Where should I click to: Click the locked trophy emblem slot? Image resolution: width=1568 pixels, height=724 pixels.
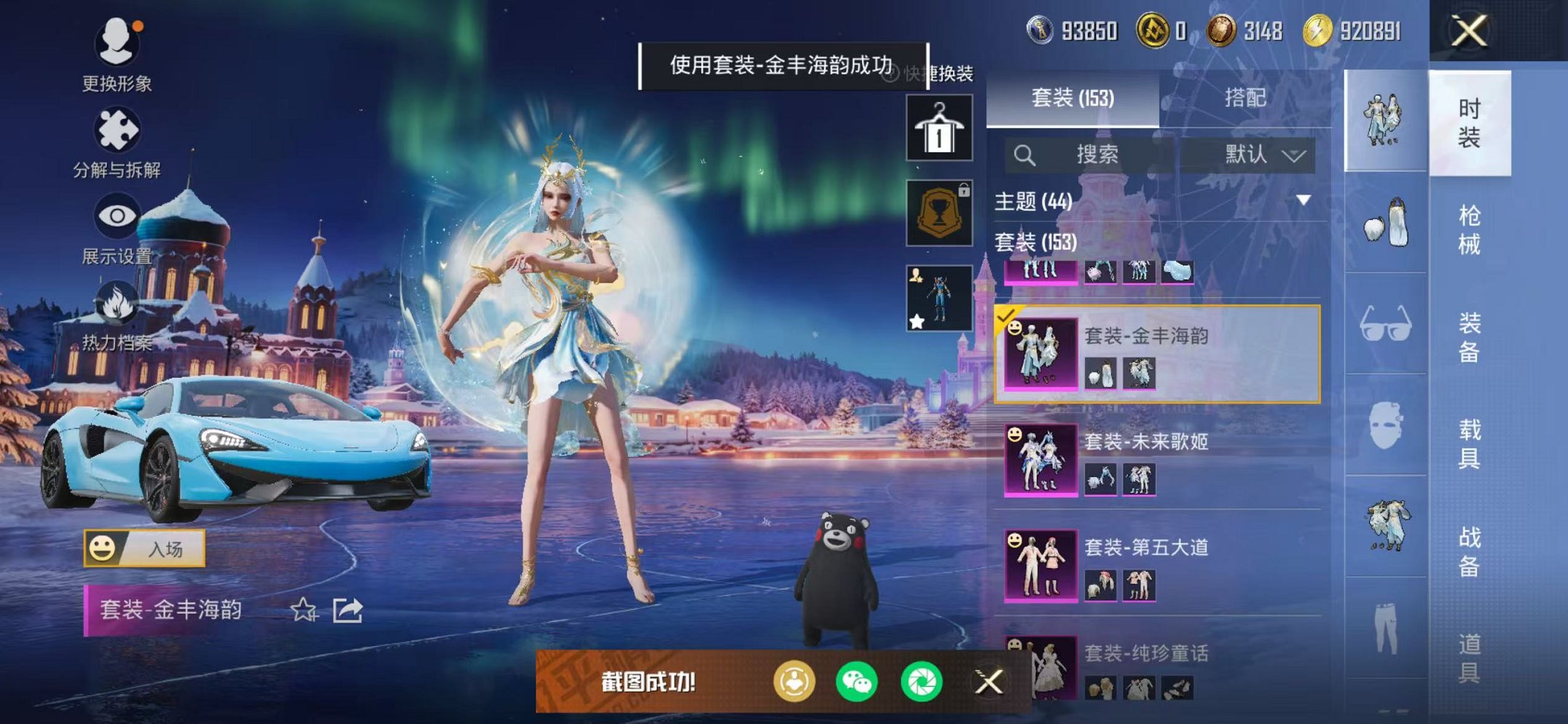[938, 213]
